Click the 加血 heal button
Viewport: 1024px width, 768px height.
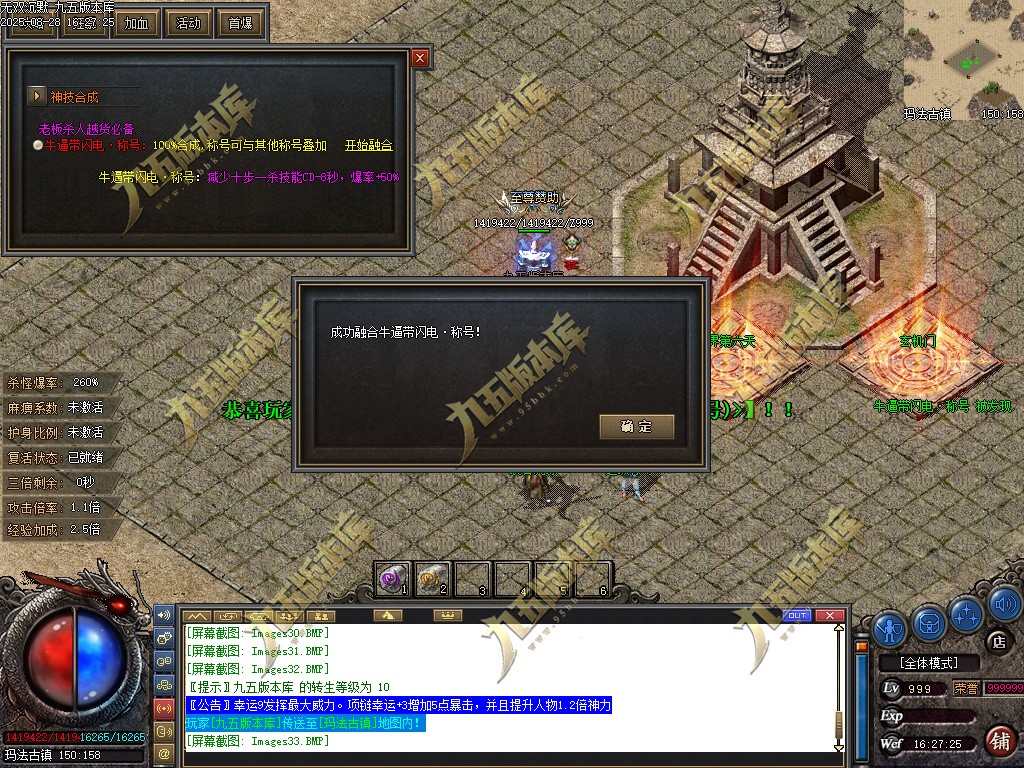135,23
